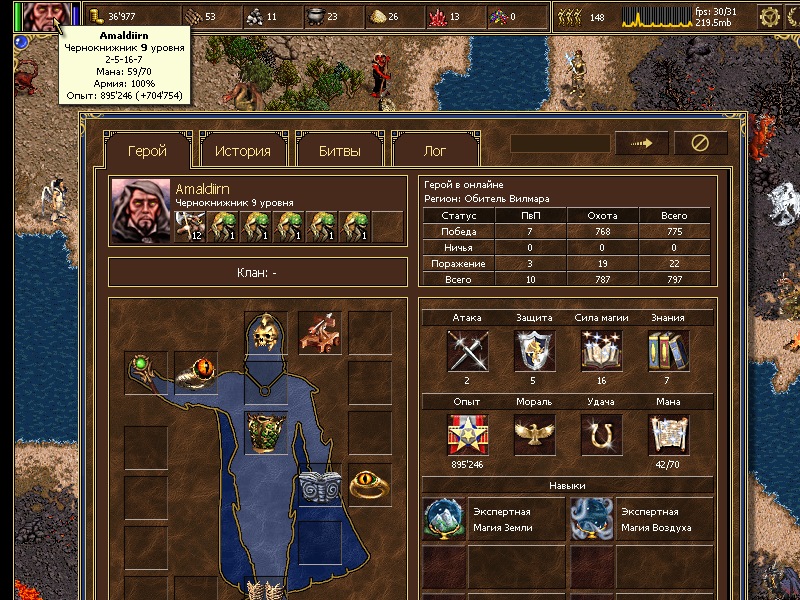Switch to the История tab
This screenshot has height=600, width=800.
242,151
